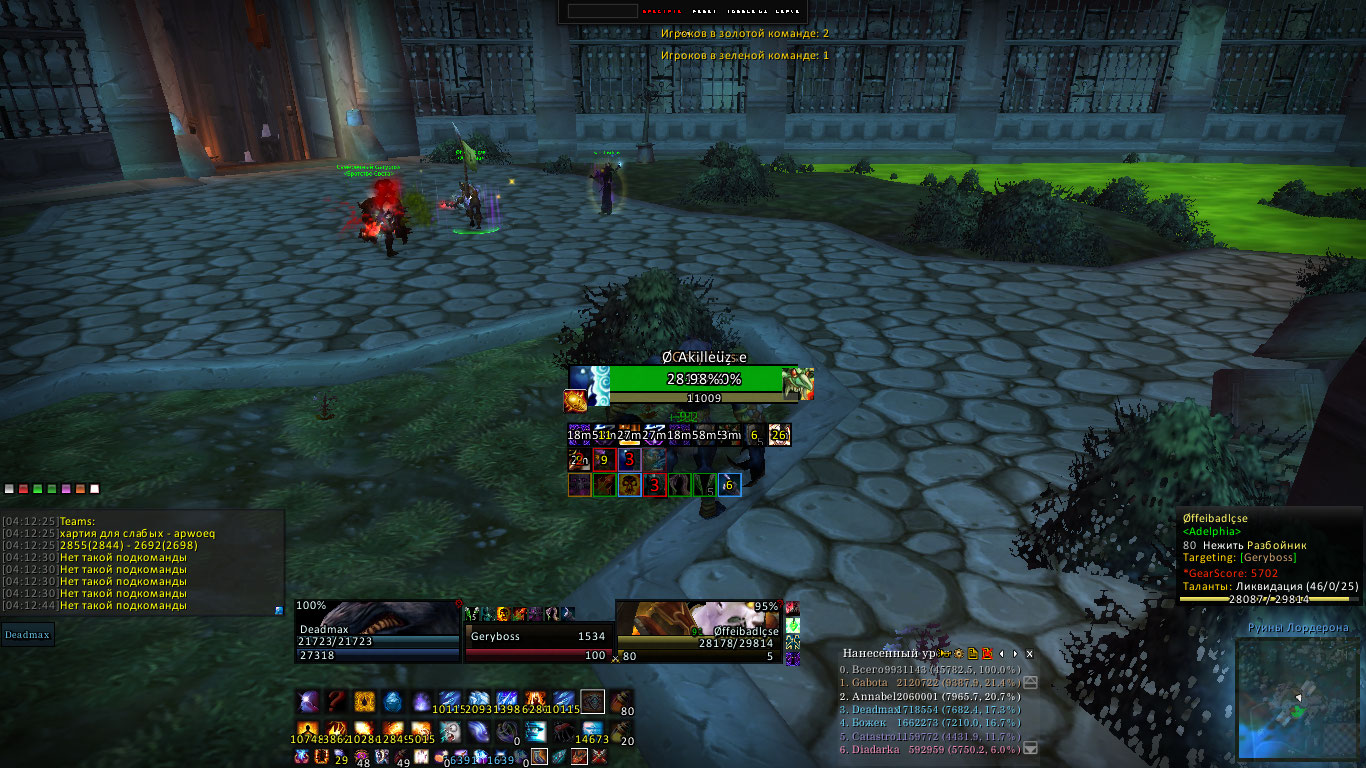Open the Ruins of Lordaeron minimap
The image size is (1366, 768).
coord(1297,699)
